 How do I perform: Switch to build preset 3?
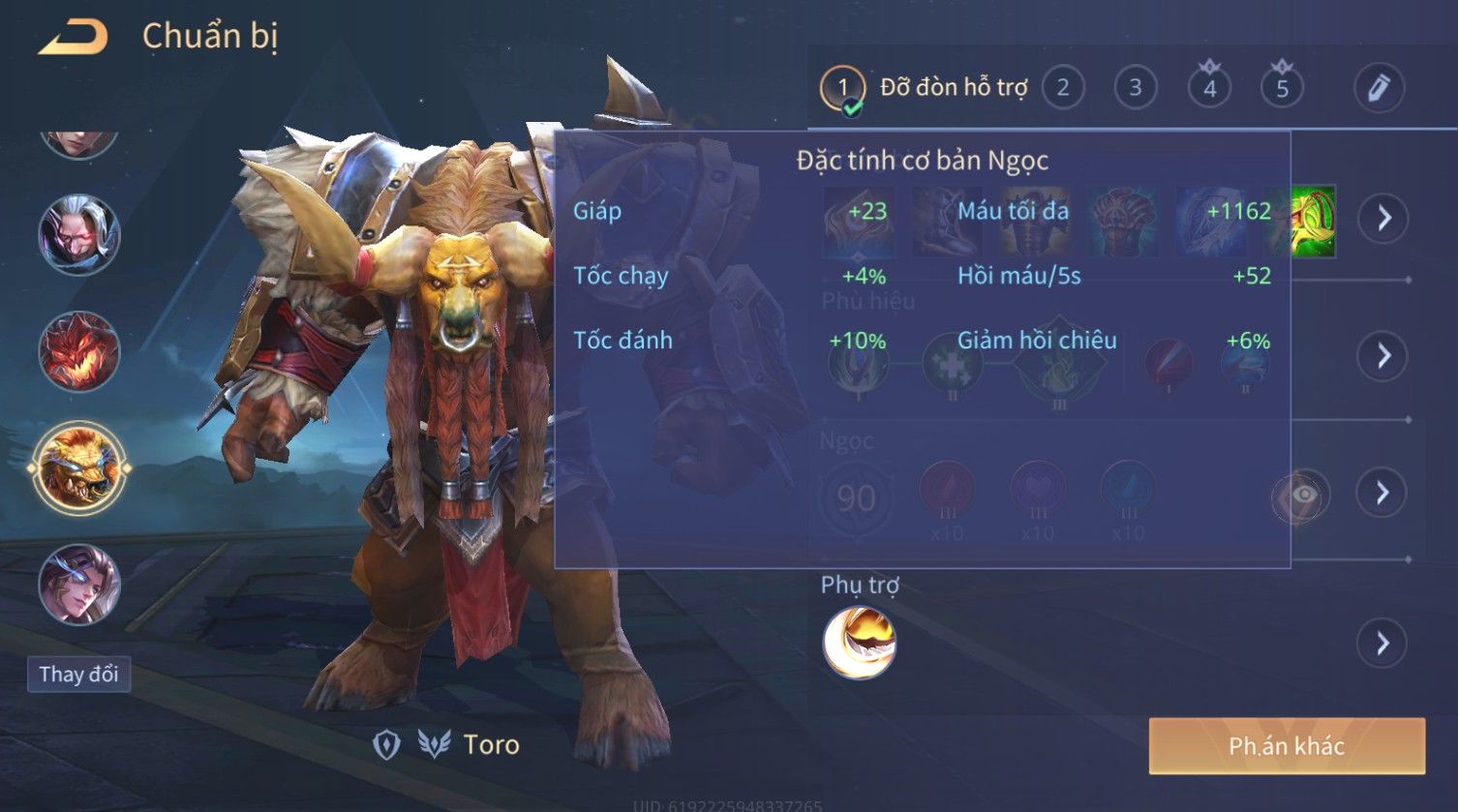click(1135, 89)
